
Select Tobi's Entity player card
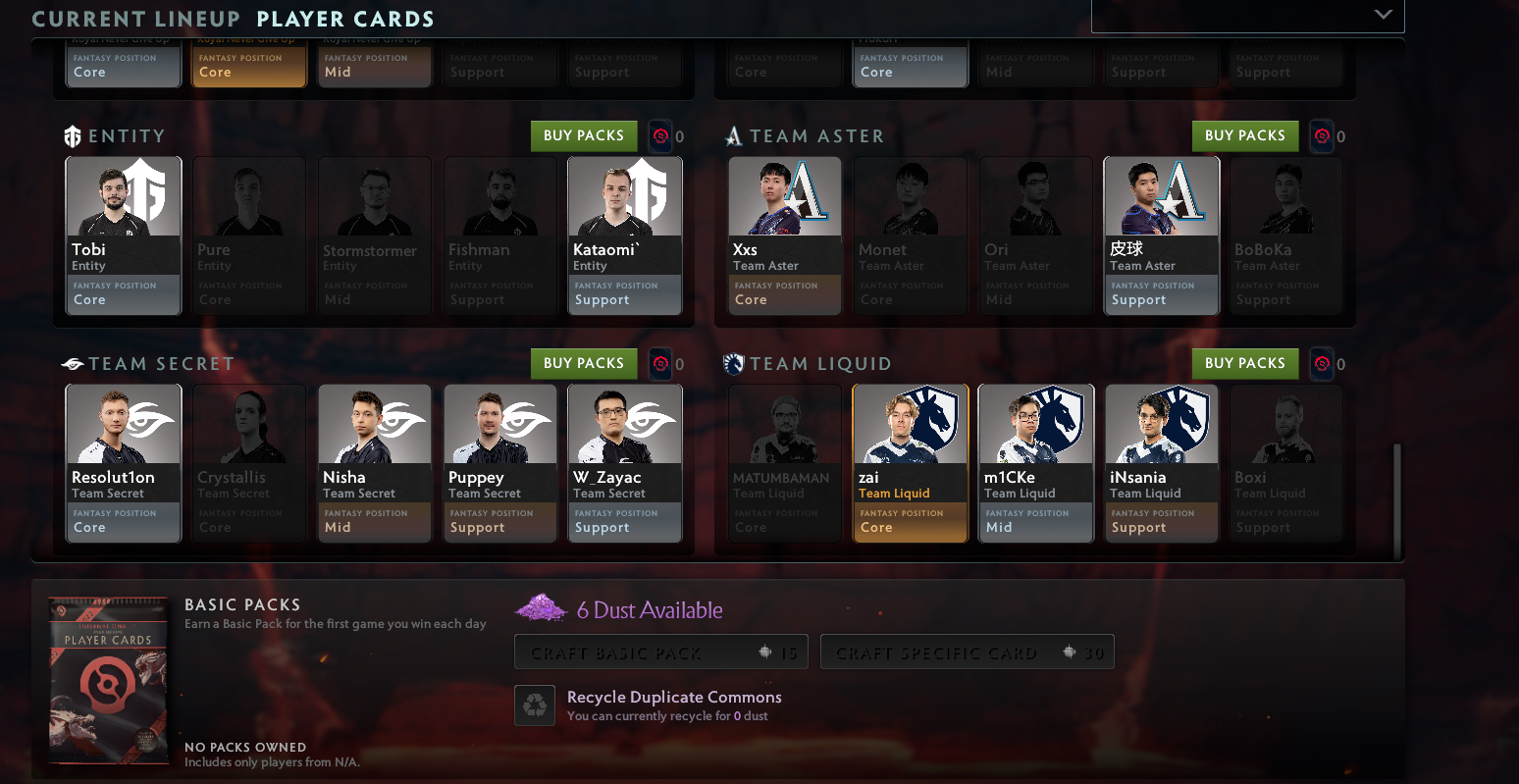pos(124,235)
